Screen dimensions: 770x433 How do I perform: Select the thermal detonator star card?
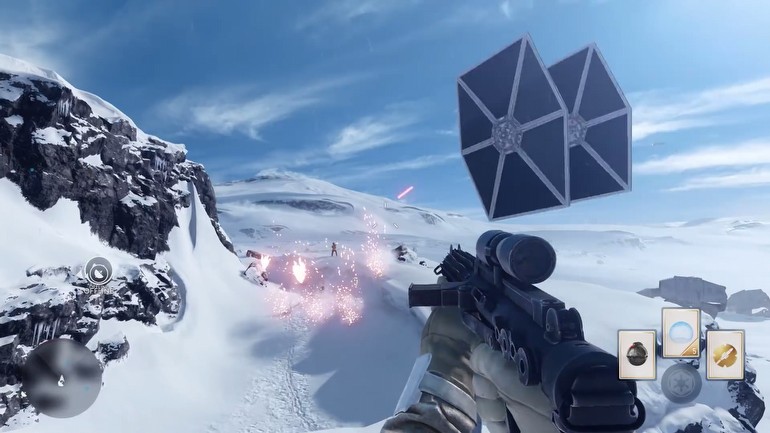[636, 355]
